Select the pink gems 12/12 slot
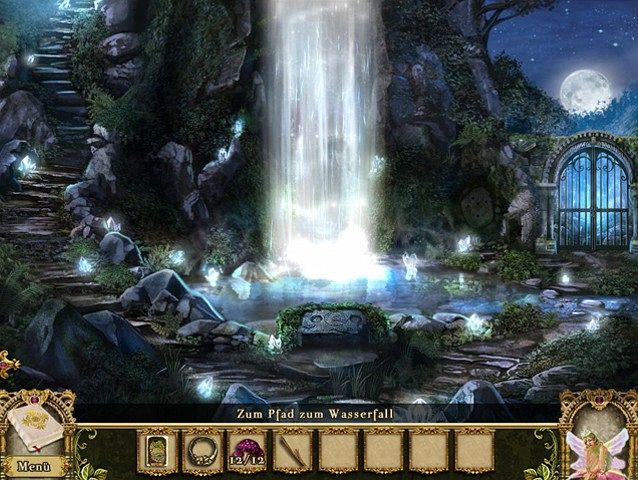Image resolution: width=638 pixels, height=480 pixels. (246, 450)
